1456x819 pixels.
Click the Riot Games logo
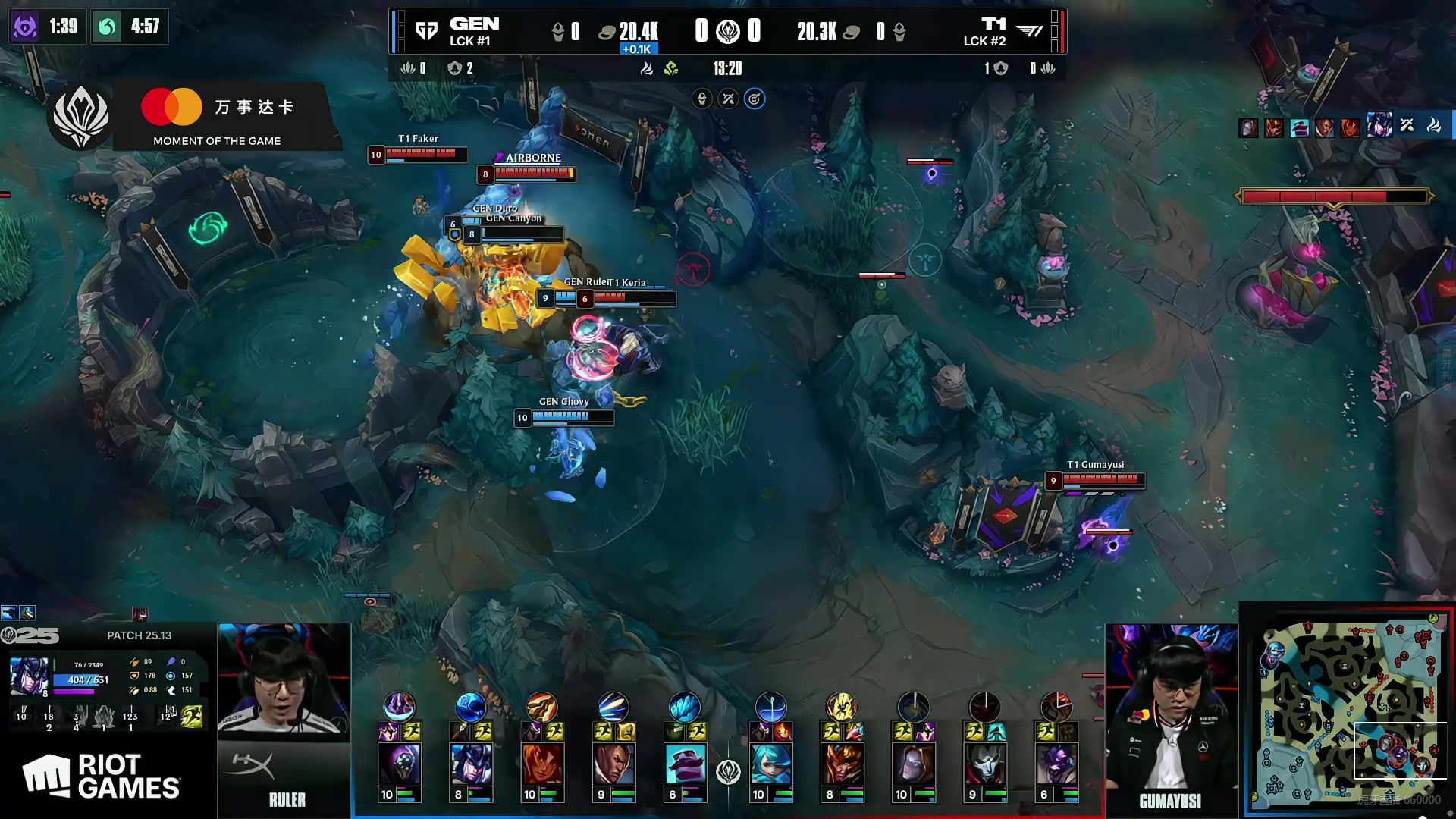click(x=102, y=776)
